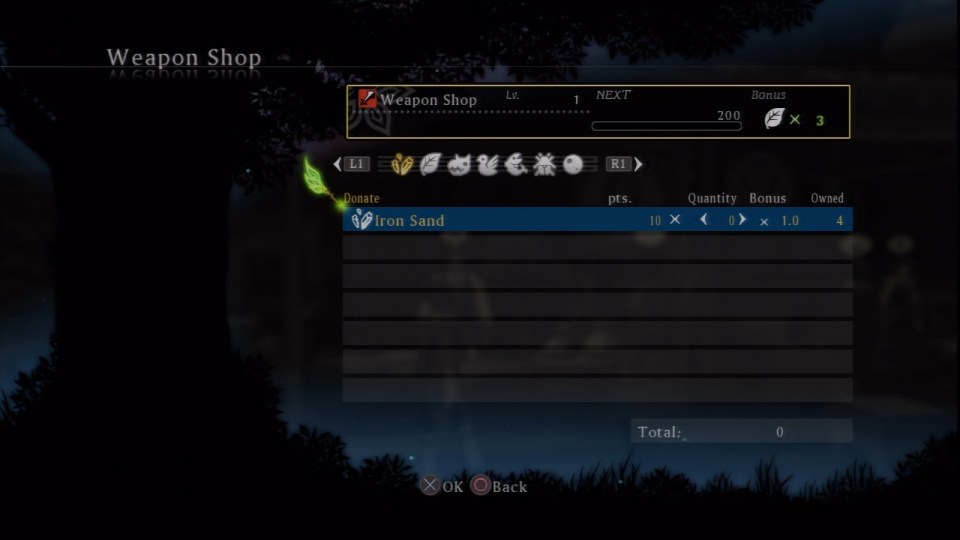Switch to the crystal ore category tab
The image size is (960, 540).
(402, 164)
